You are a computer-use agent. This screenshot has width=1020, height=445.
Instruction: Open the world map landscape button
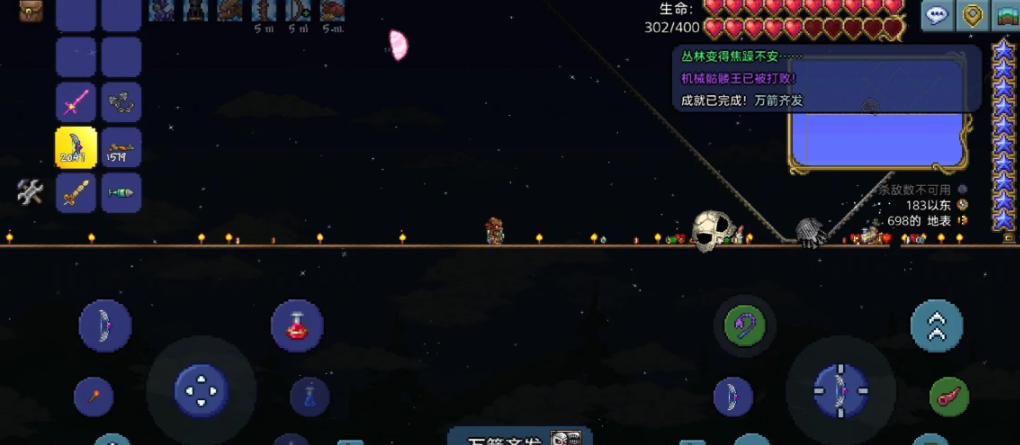(x=1006, y=15)
